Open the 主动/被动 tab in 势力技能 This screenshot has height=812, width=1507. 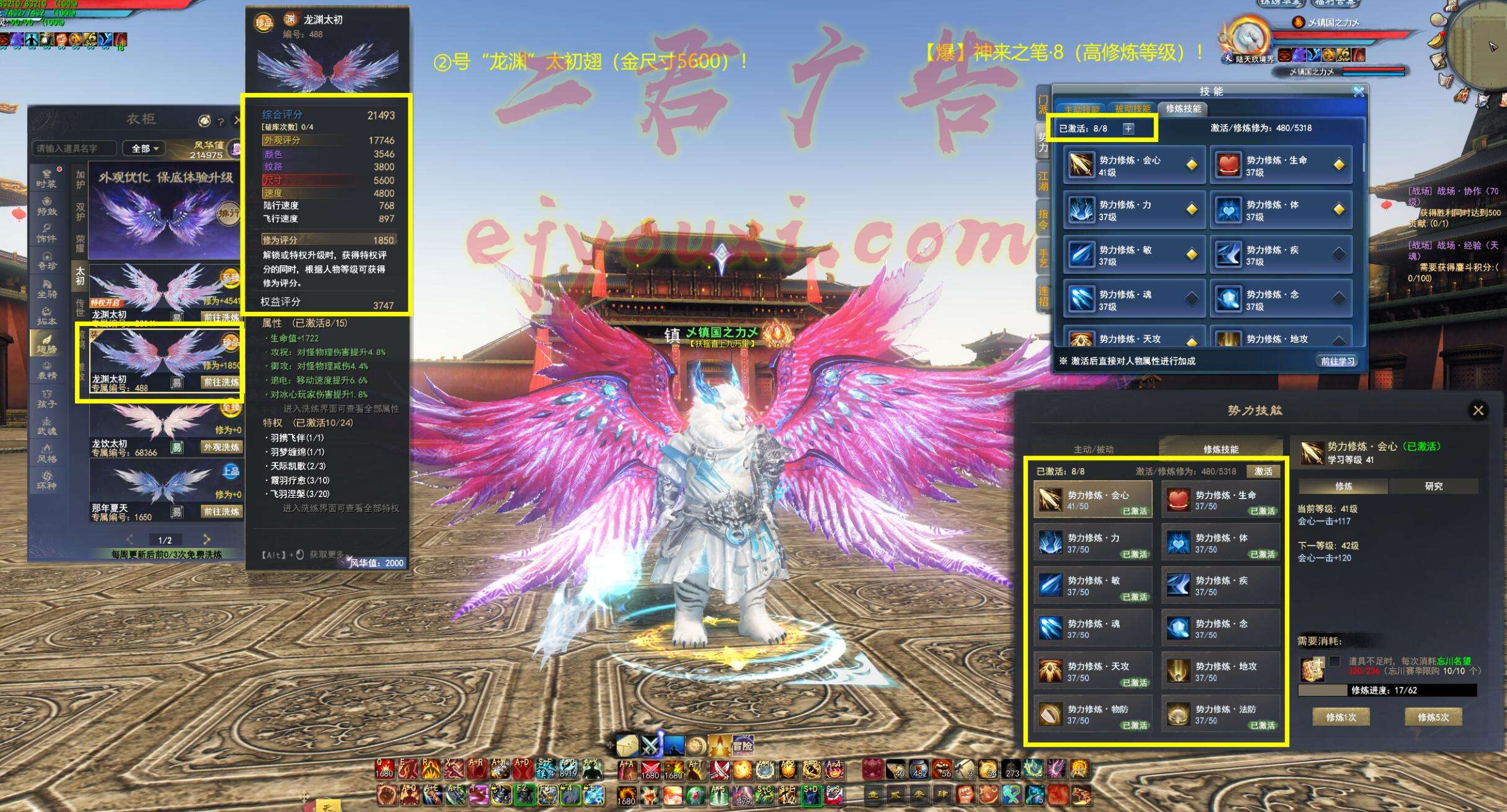1094,449
